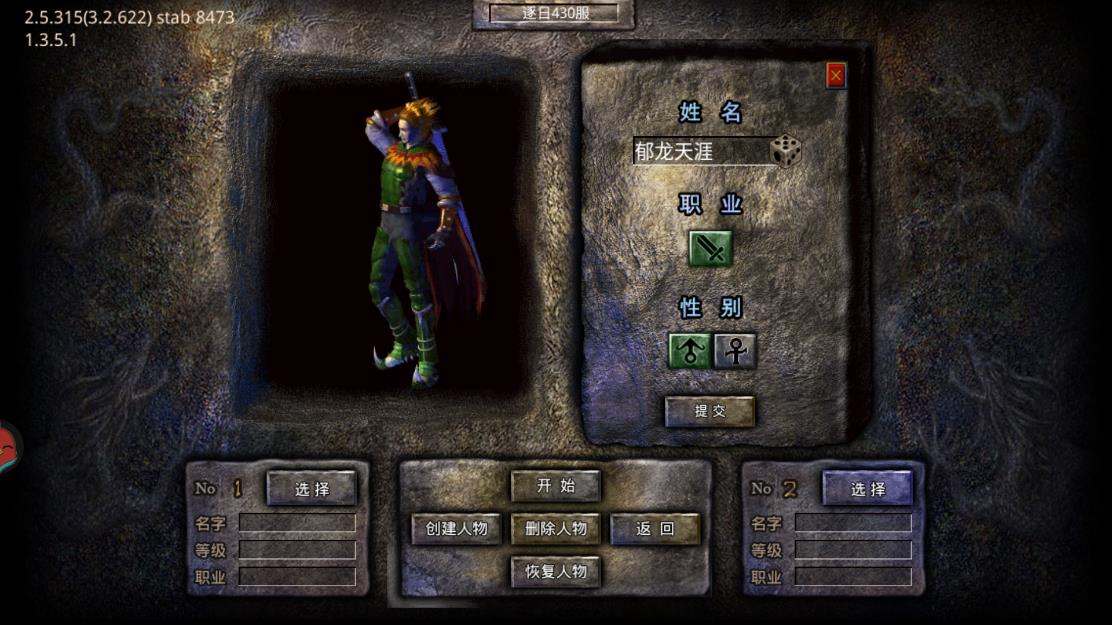Restore a character with 恢复人物
1112x625 pixels.
pyautogui.click(x=556, y=572)
